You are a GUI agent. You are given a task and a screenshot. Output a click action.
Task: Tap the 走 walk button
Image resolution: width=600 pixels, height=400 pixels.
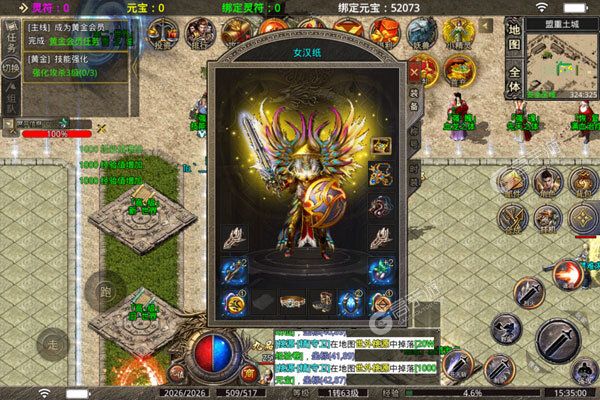pos(54,346)
